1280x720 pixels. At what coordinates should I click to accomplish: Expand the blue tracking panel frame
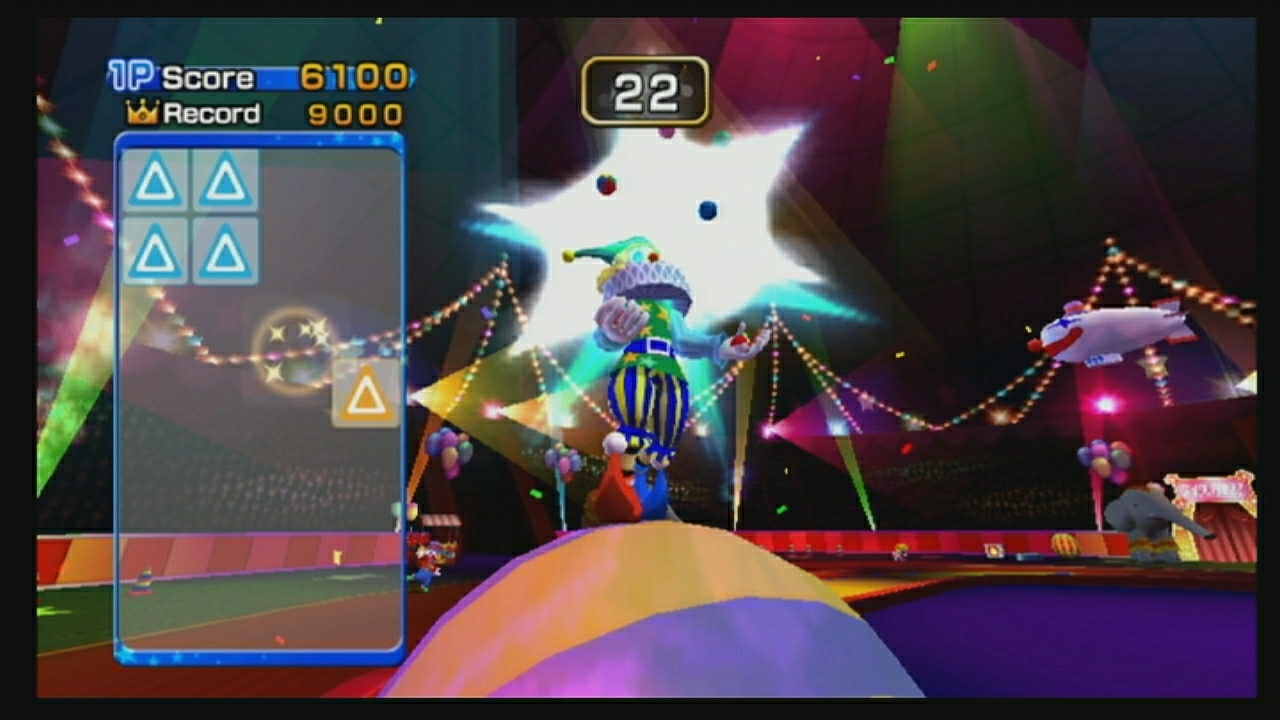[258, 400]
